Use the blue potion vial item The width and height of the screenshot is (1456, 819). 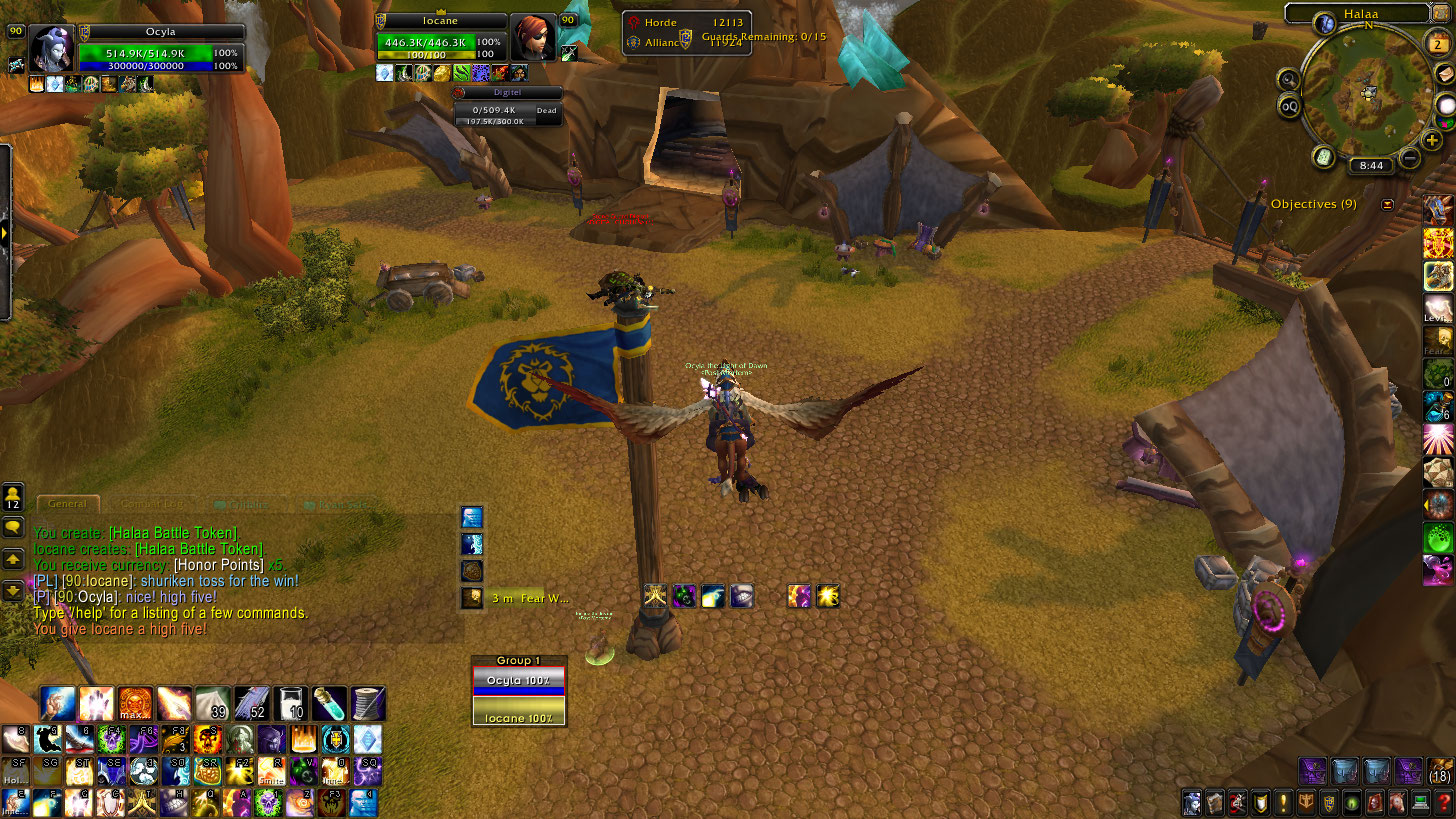tap(329, 704)
